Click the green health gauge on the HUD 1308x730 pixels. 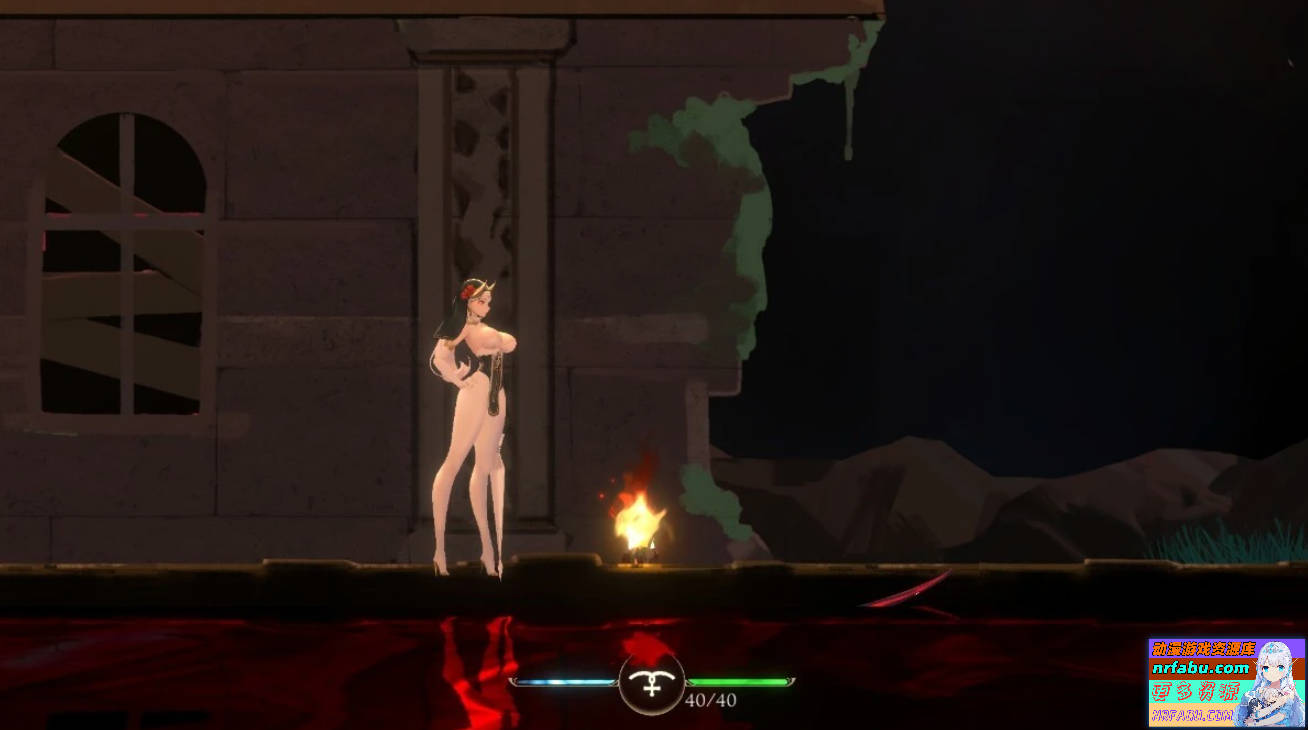[737, 680]
